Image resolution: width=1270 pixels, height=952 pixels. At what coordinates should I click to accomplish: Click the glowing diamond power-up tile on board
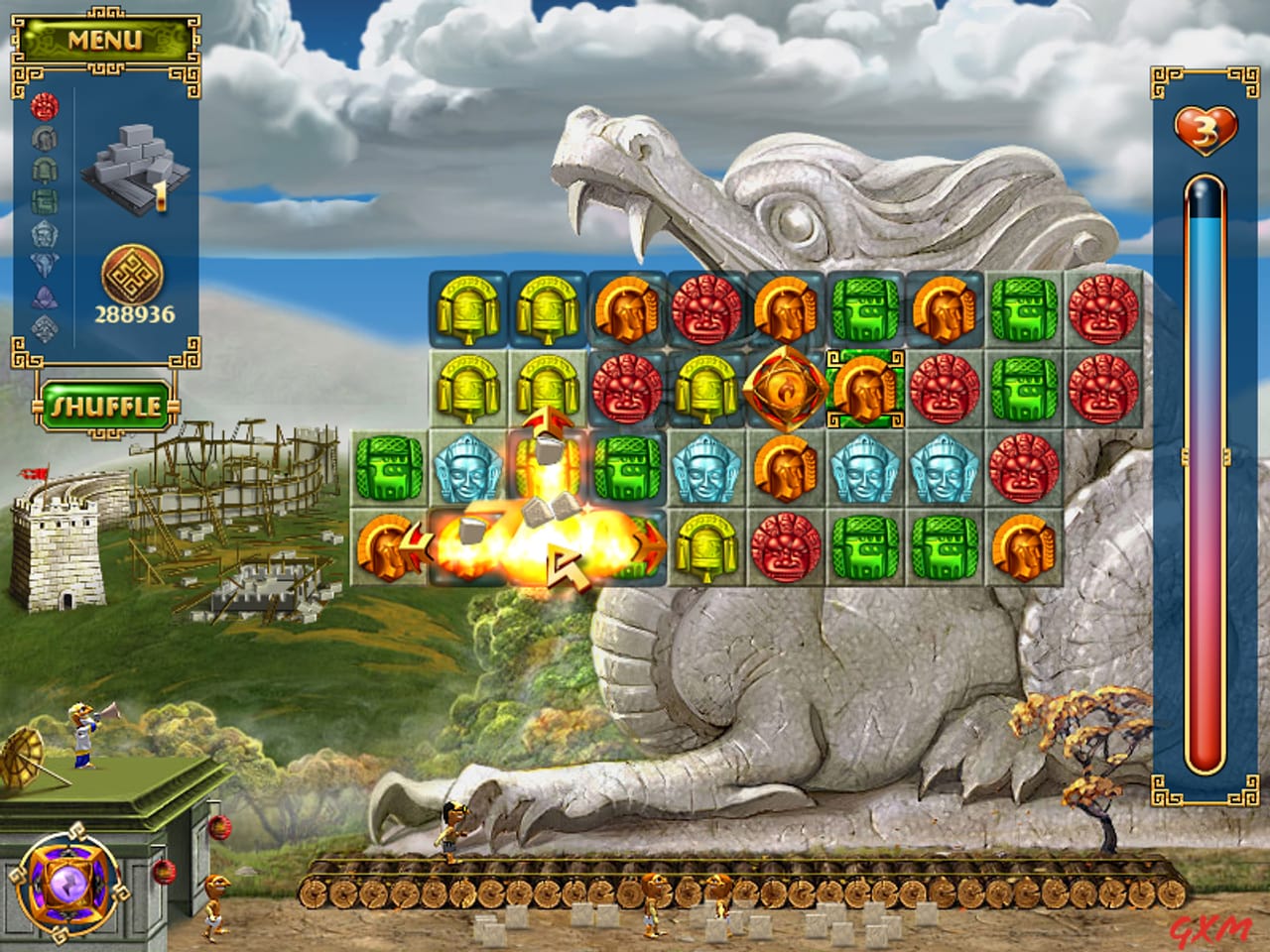point(784,387)
